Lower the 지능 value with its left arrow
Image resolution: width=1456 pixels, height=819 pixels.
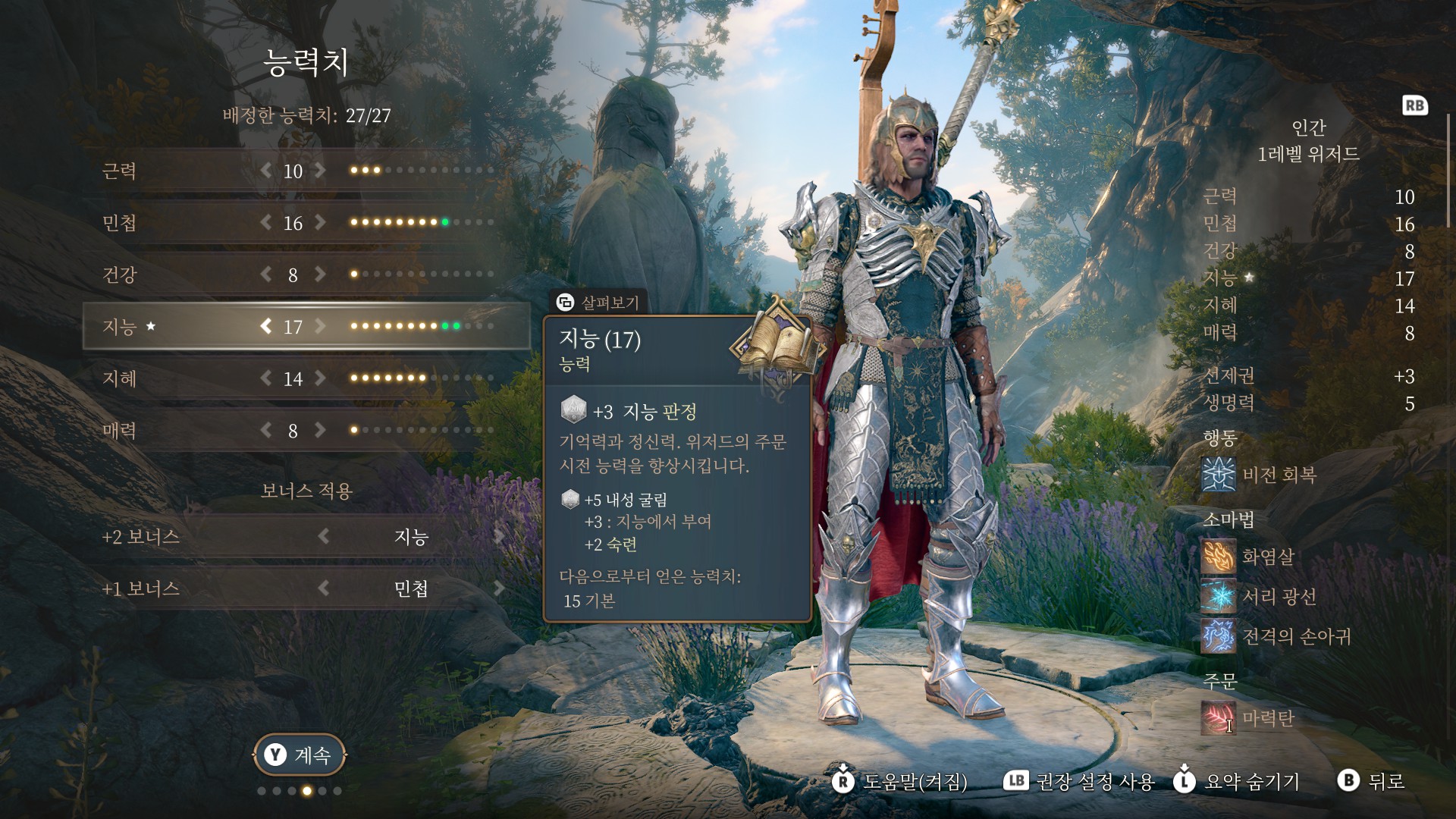265,326
